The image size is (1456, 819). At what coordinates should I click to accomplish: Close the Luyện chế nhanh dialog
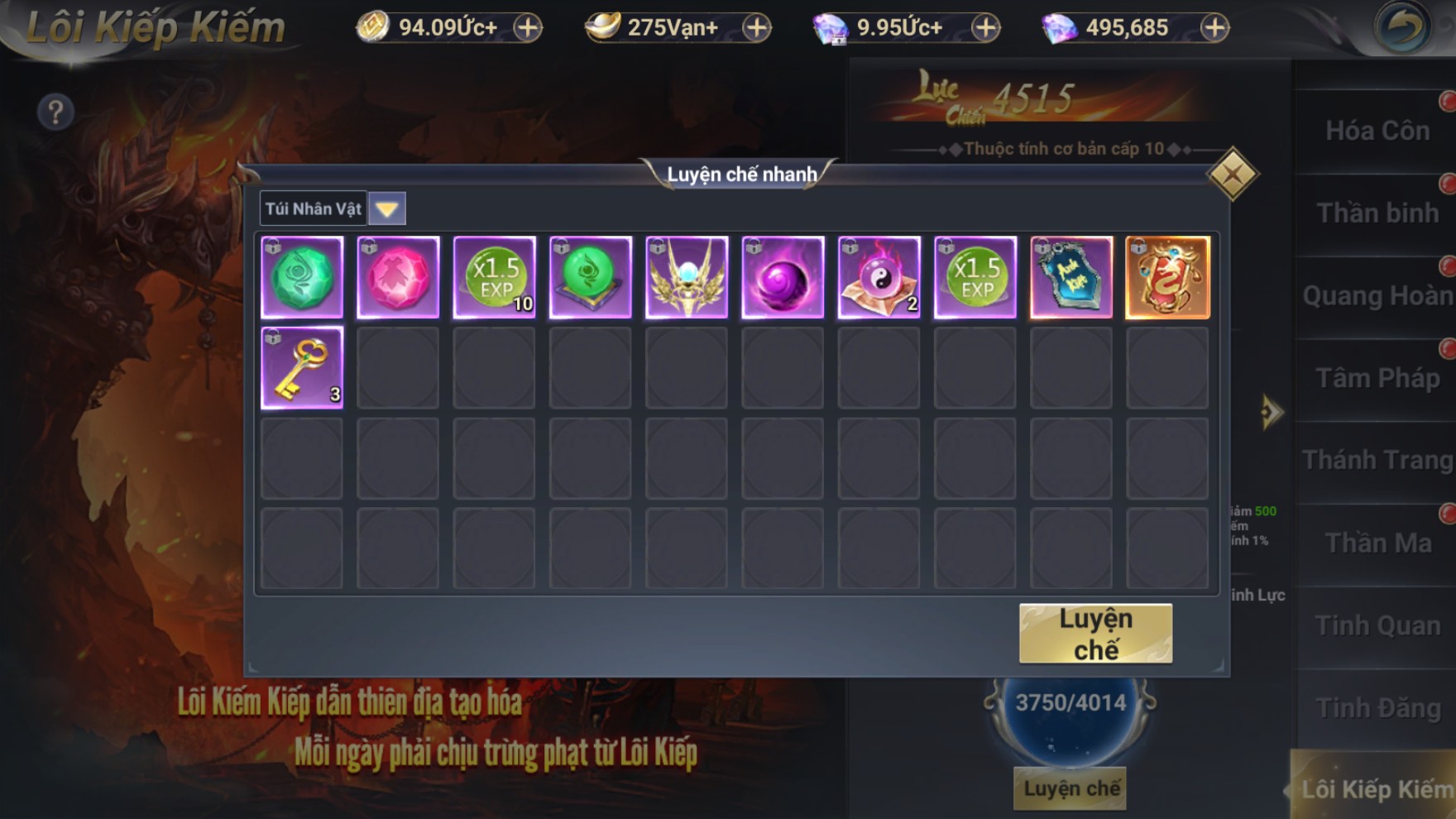point(1232,174)
